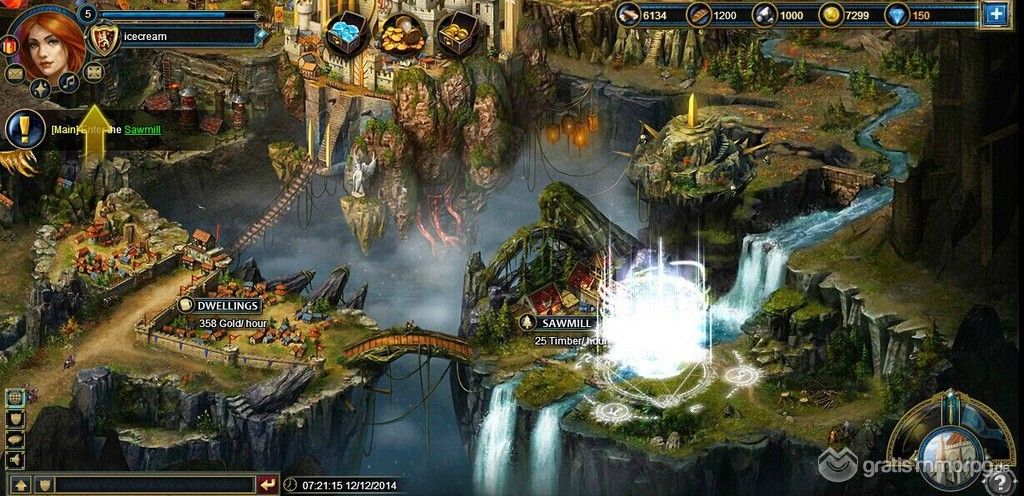Select the Sawmill building label

pos(563,322)
